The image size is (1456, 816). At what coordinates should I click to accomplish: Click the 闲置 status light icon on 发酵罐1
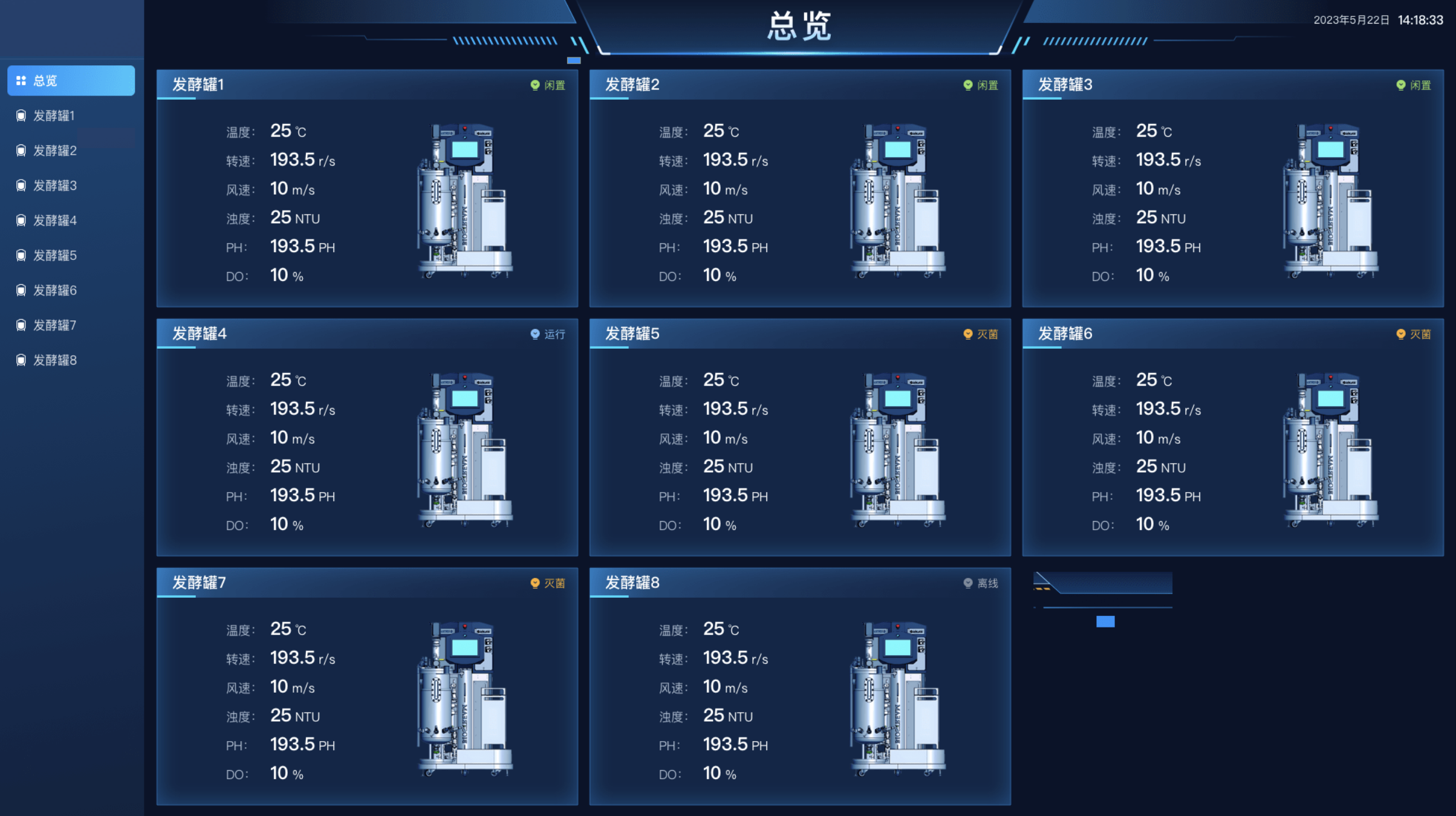coord(535,85)
